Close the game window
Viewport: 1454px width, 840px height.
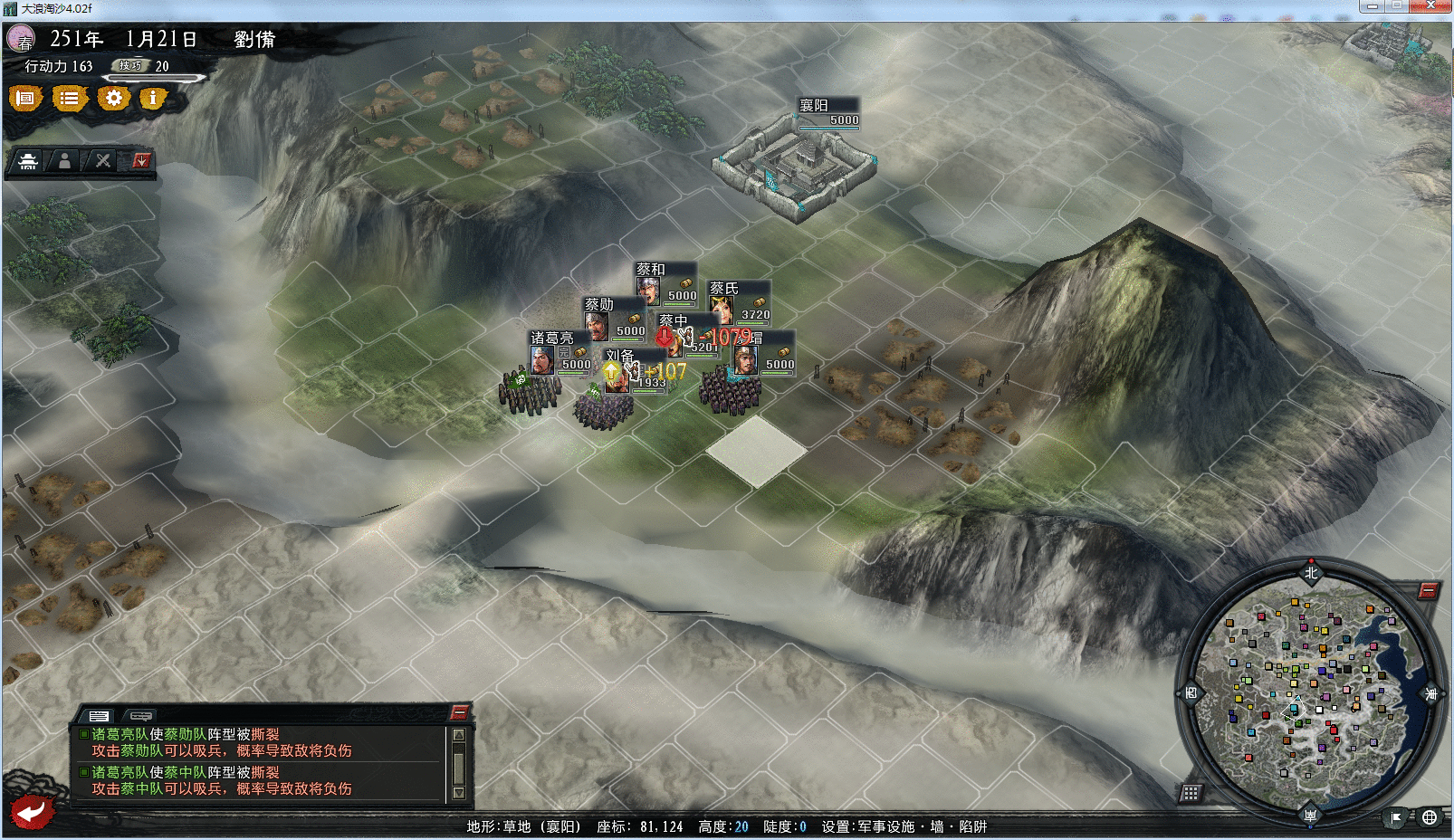1430,6
